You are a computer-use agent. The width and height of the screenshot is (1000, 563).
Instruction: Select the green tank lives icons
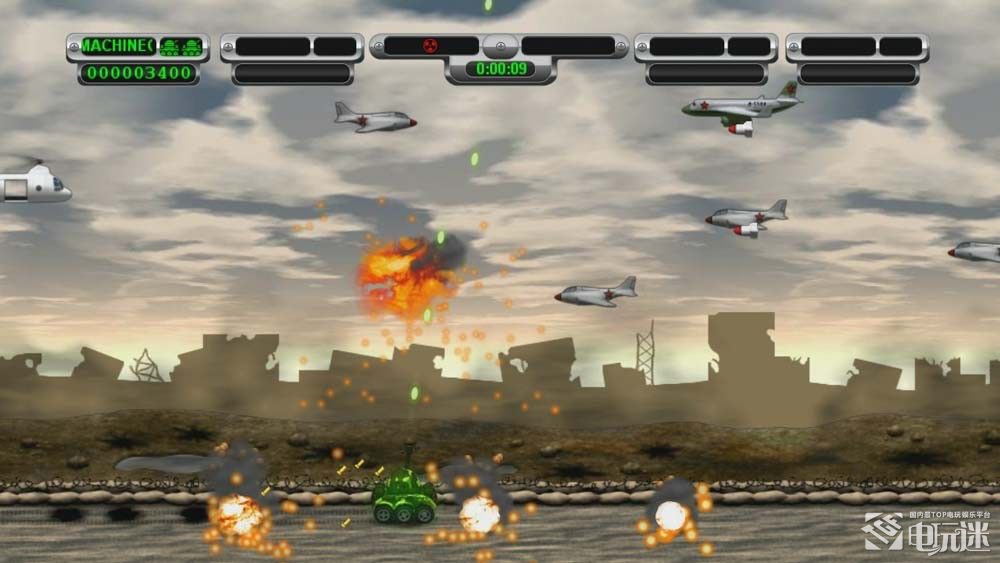pyautogui.click(x=181, y=46)
